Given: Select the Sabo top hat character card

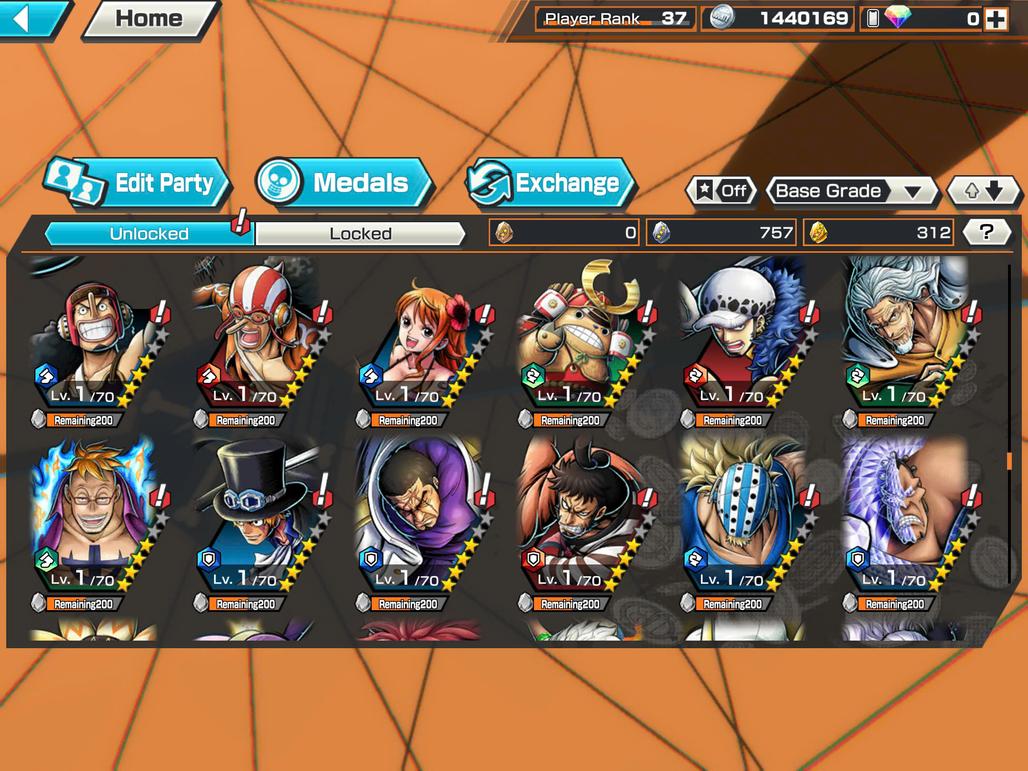Looking at the screenshot, I should [x=256, y=522].
